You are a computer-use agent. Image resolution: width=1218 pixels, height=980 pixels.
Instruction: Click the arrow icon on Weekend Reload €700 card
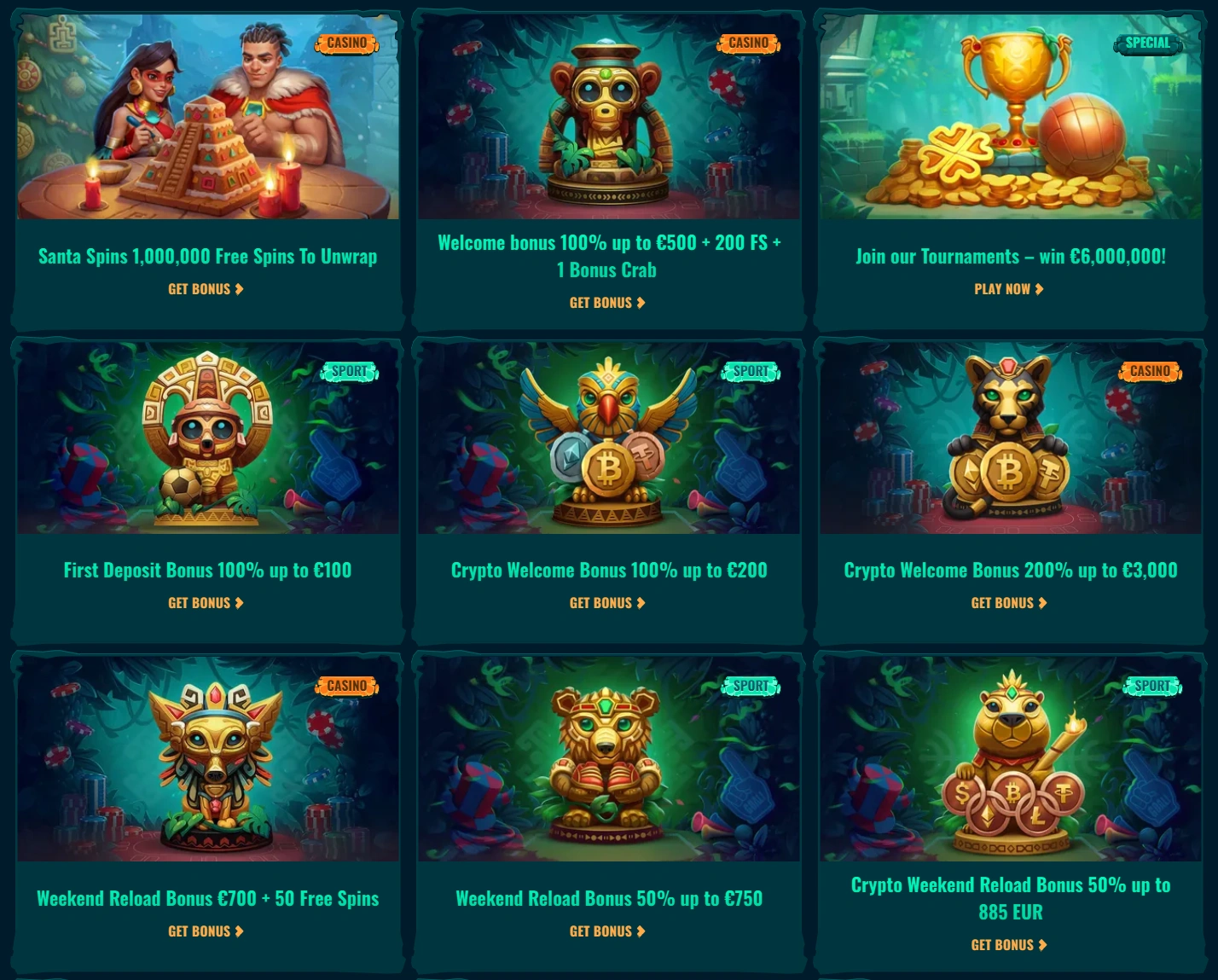pyautogui.click(x=240, y=931)
